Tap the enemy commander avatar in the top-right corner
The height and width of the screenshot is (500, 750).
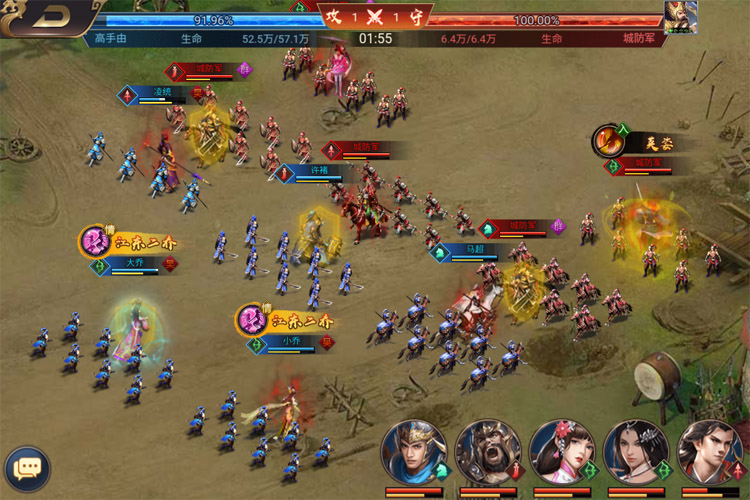tap(681, 16)
